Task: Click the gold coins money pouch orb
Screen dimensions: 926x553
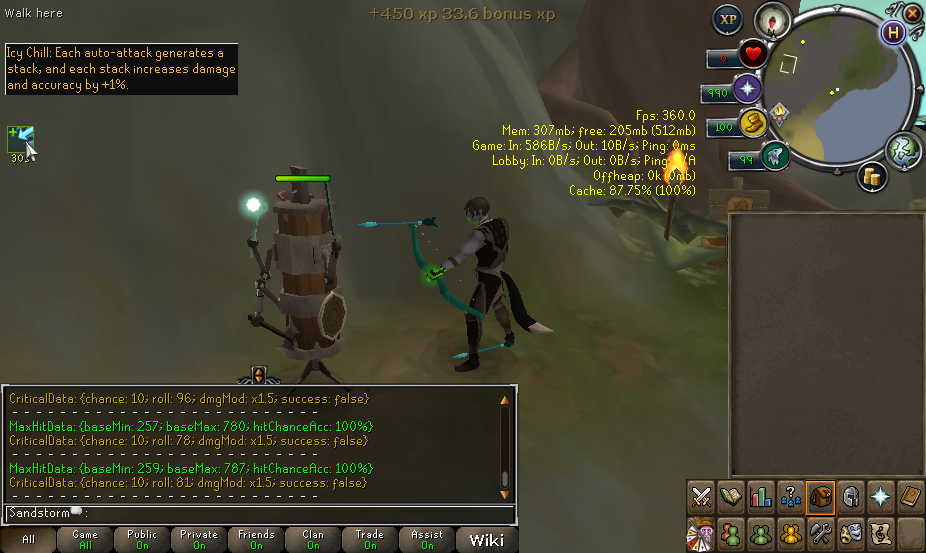Action: pos(871,178)
